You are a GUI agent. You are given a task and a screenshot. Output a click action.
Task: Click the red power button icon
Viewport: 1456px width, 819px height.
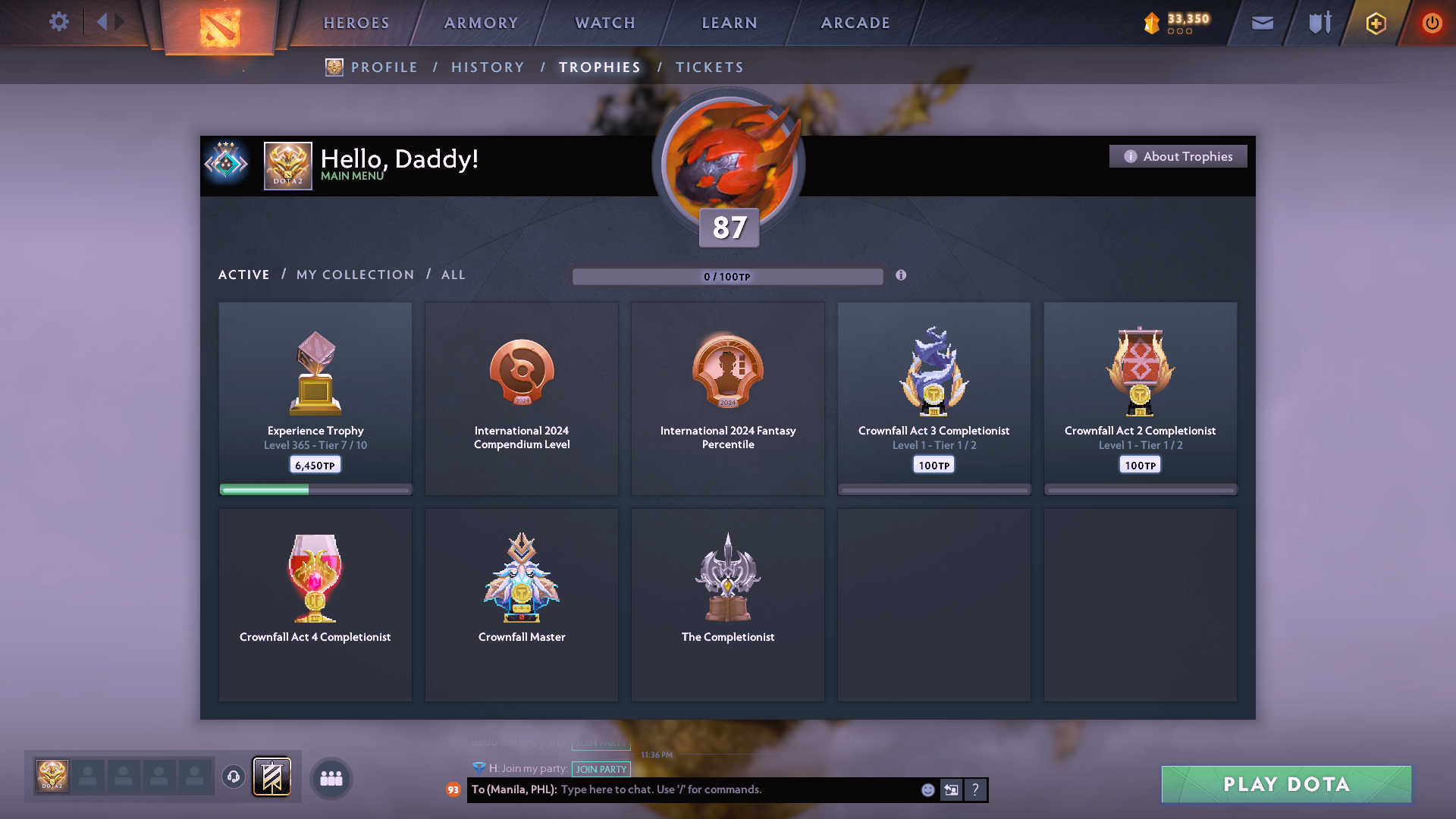1432,23
